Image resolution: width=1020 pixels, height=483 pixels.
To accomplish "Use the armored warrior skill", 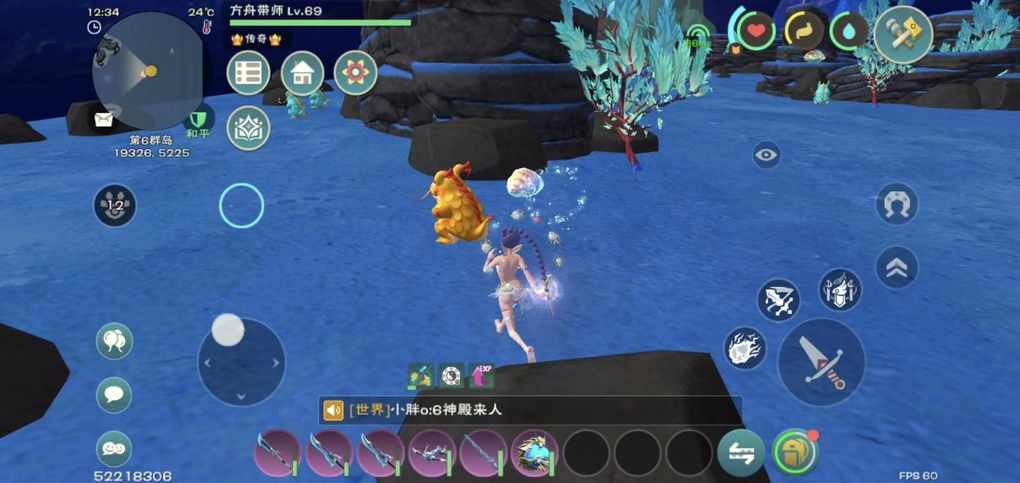I will click(840, 290).
